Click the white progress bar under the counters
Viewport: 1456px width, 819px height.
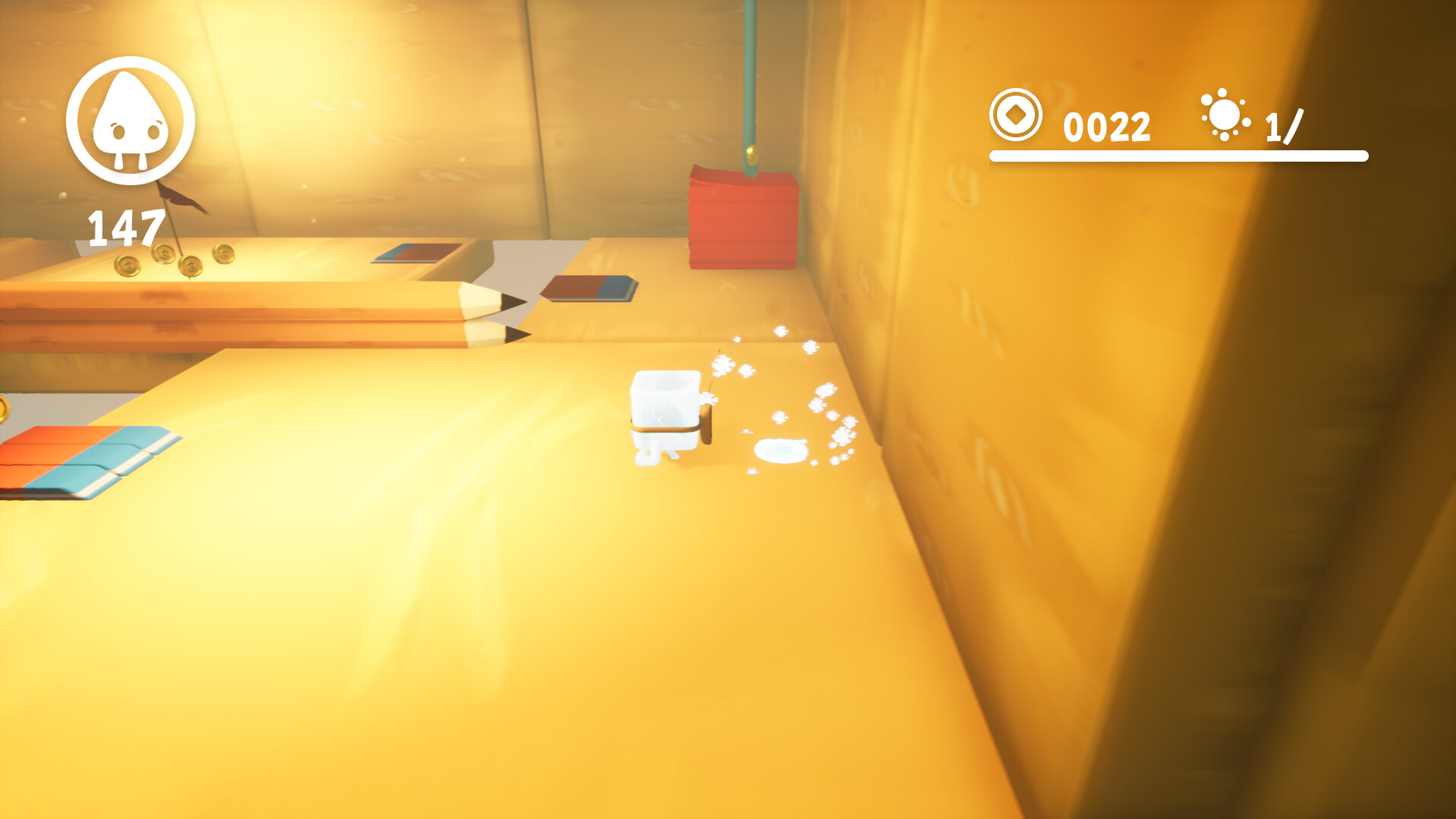tap(1177, 156)
